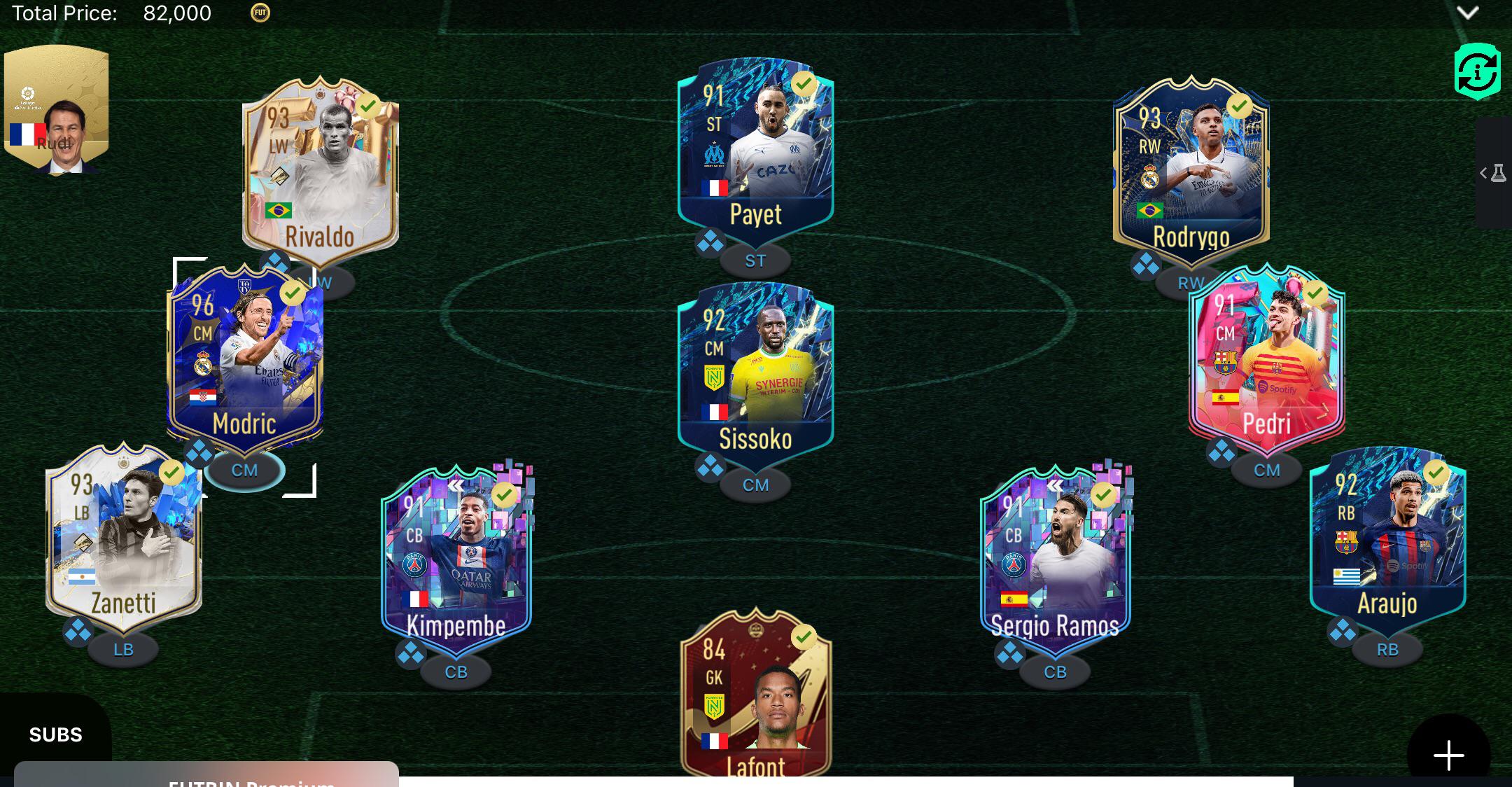This screenshot has width=1512, height=787.
Task: Open the CM position selector under Modric
Action: point(246,471)
